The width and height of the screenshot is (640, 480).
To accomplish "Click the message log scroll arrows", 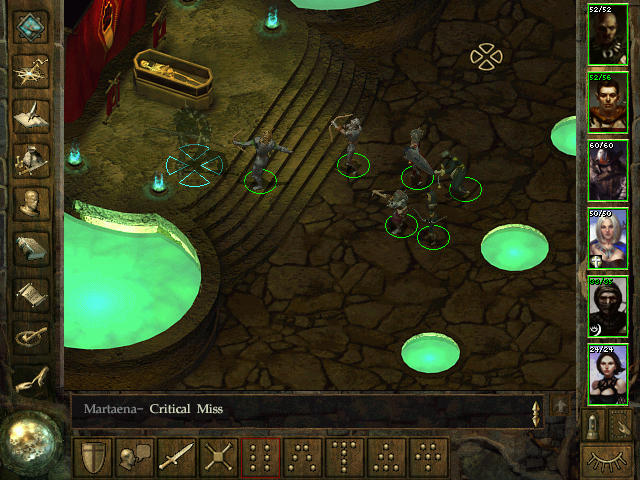I will click(537, 411).
